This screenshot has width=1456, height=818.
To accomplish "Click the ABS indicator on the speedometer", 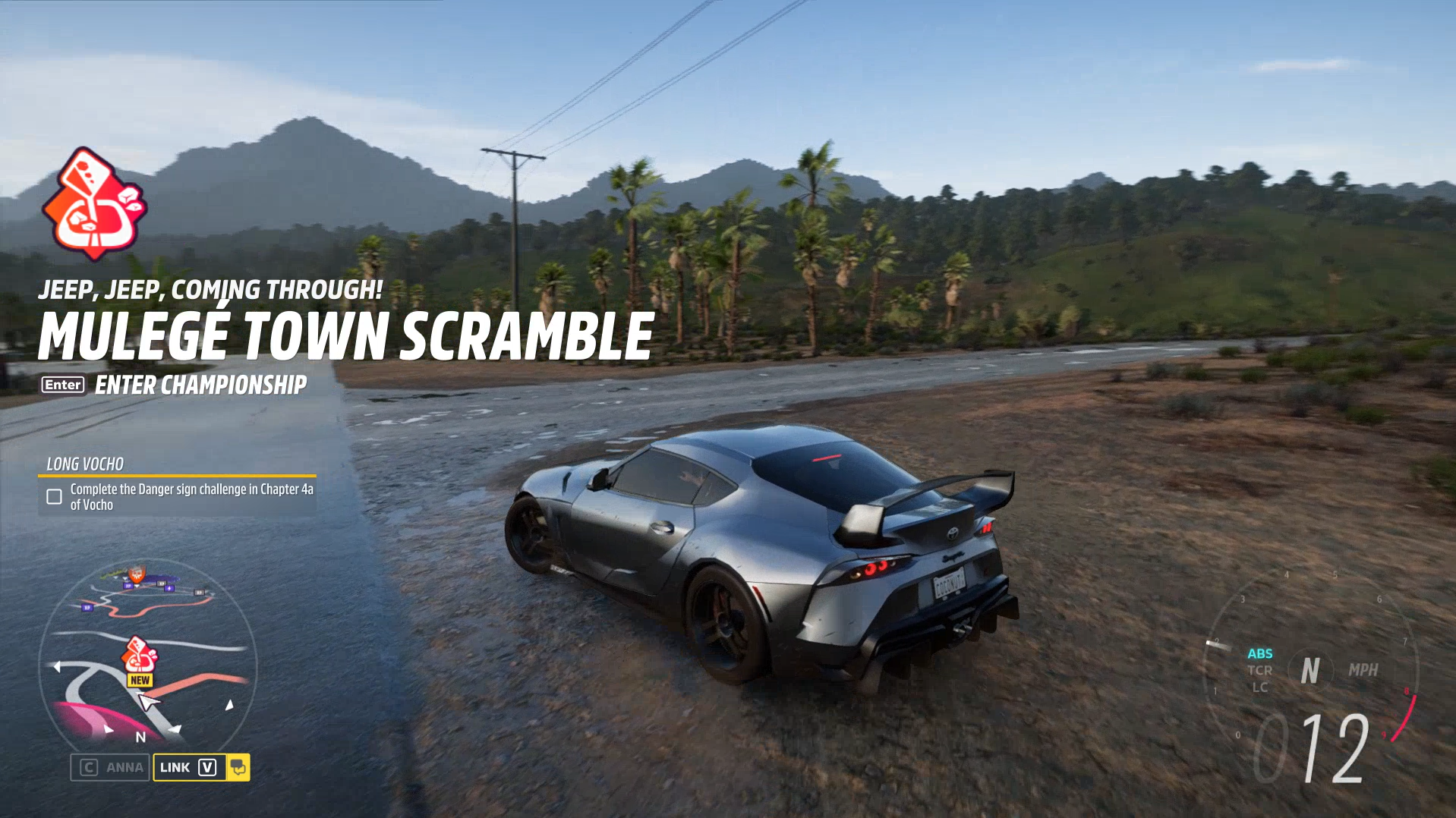I will pyautogui.click(x=1260, y=653).
